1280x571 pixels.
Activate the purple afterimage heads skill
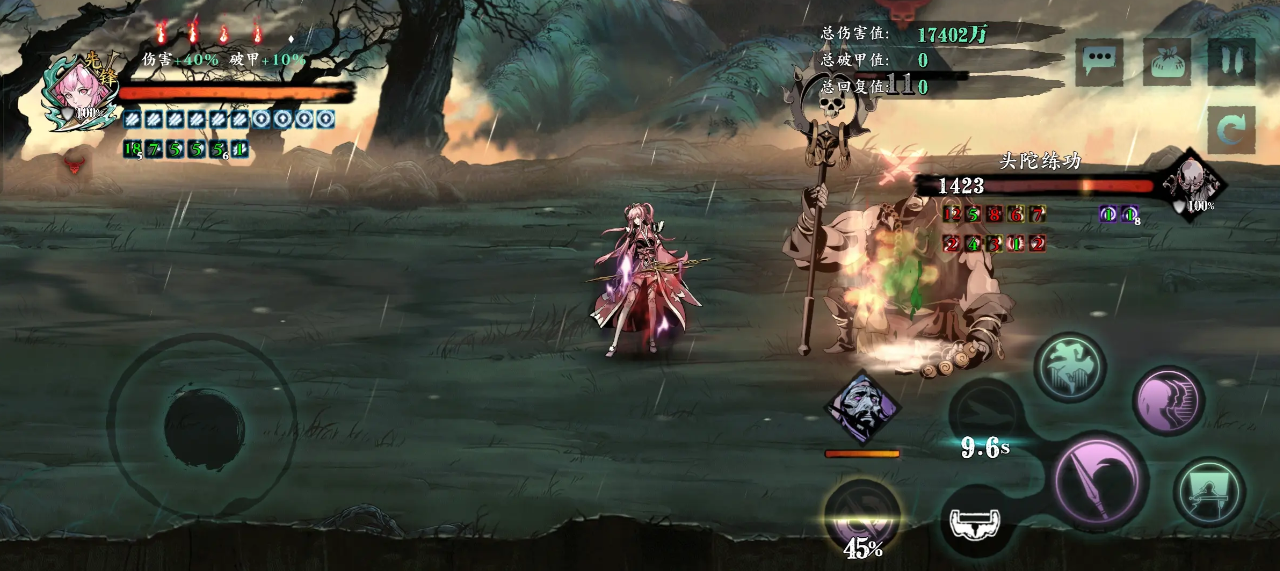[1168, 400]
